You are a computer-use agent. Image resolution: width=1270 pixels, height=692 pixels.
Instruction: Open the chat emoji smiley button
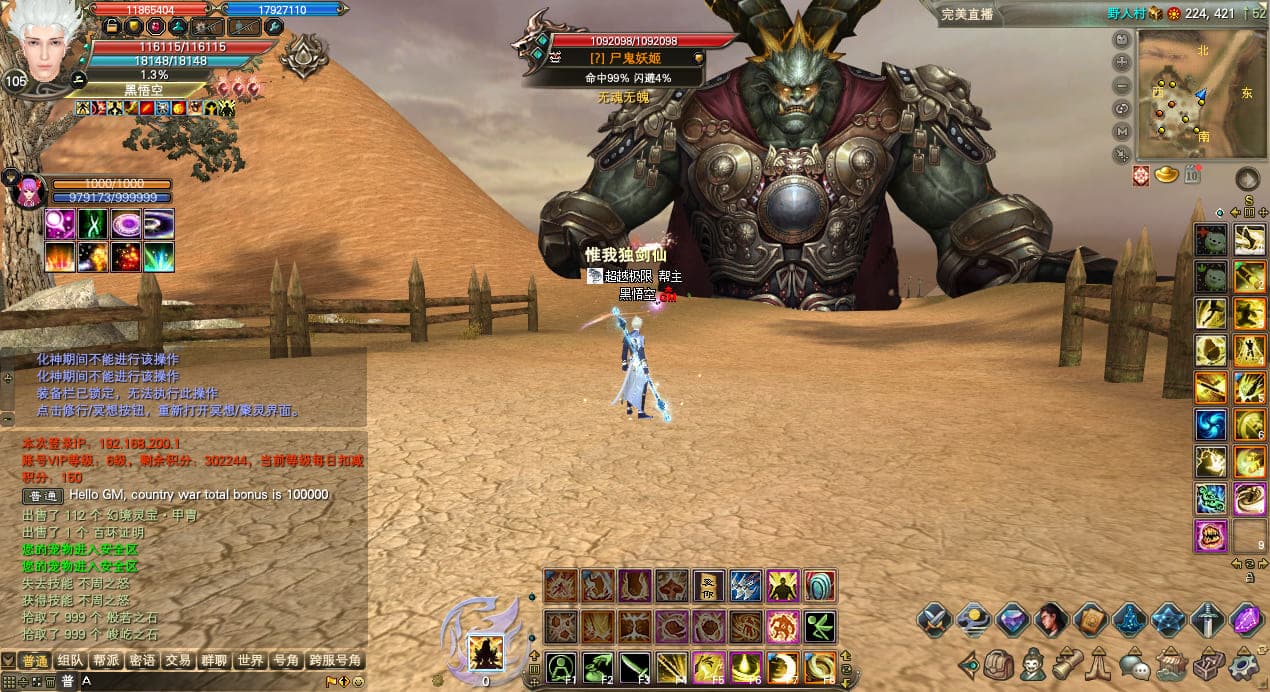pos(359,682)
